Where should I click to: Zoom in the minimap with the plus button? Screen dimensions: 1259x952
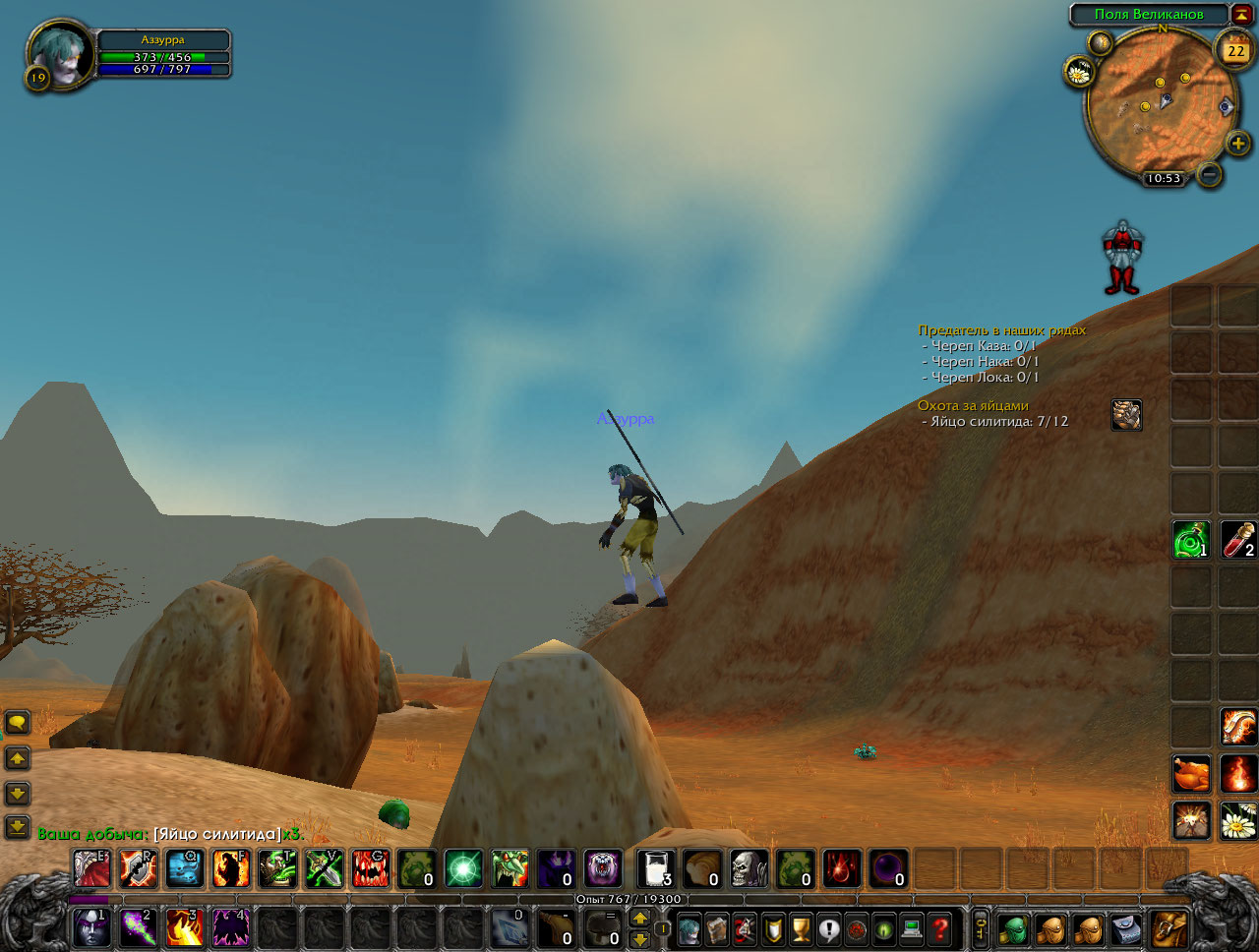[1237, 145]
